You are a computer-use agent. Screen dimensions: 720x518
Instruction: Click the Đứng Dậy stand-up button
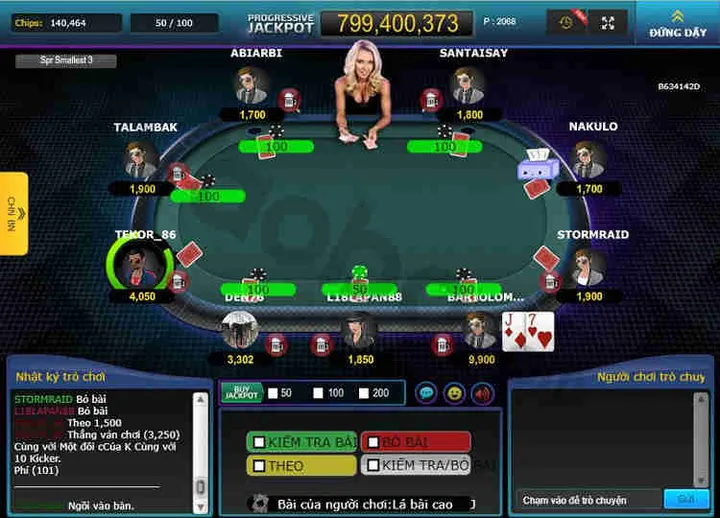point(677,23)
